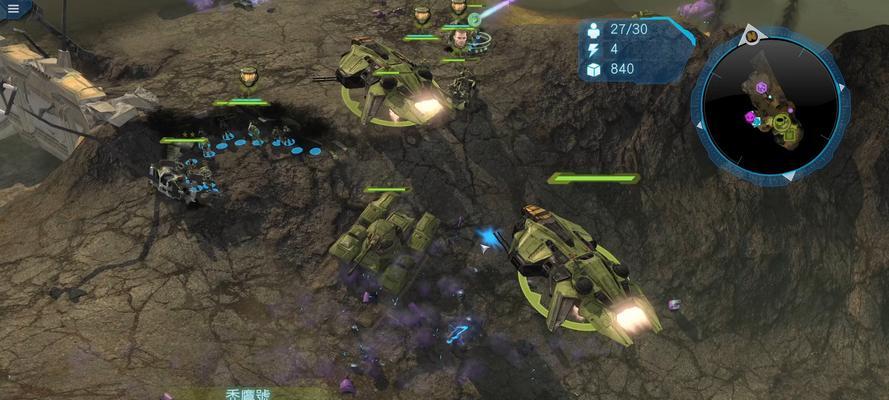Select the human-face hero portrait icon
This screenshot has width=889, height=400.
click(459, 40)
